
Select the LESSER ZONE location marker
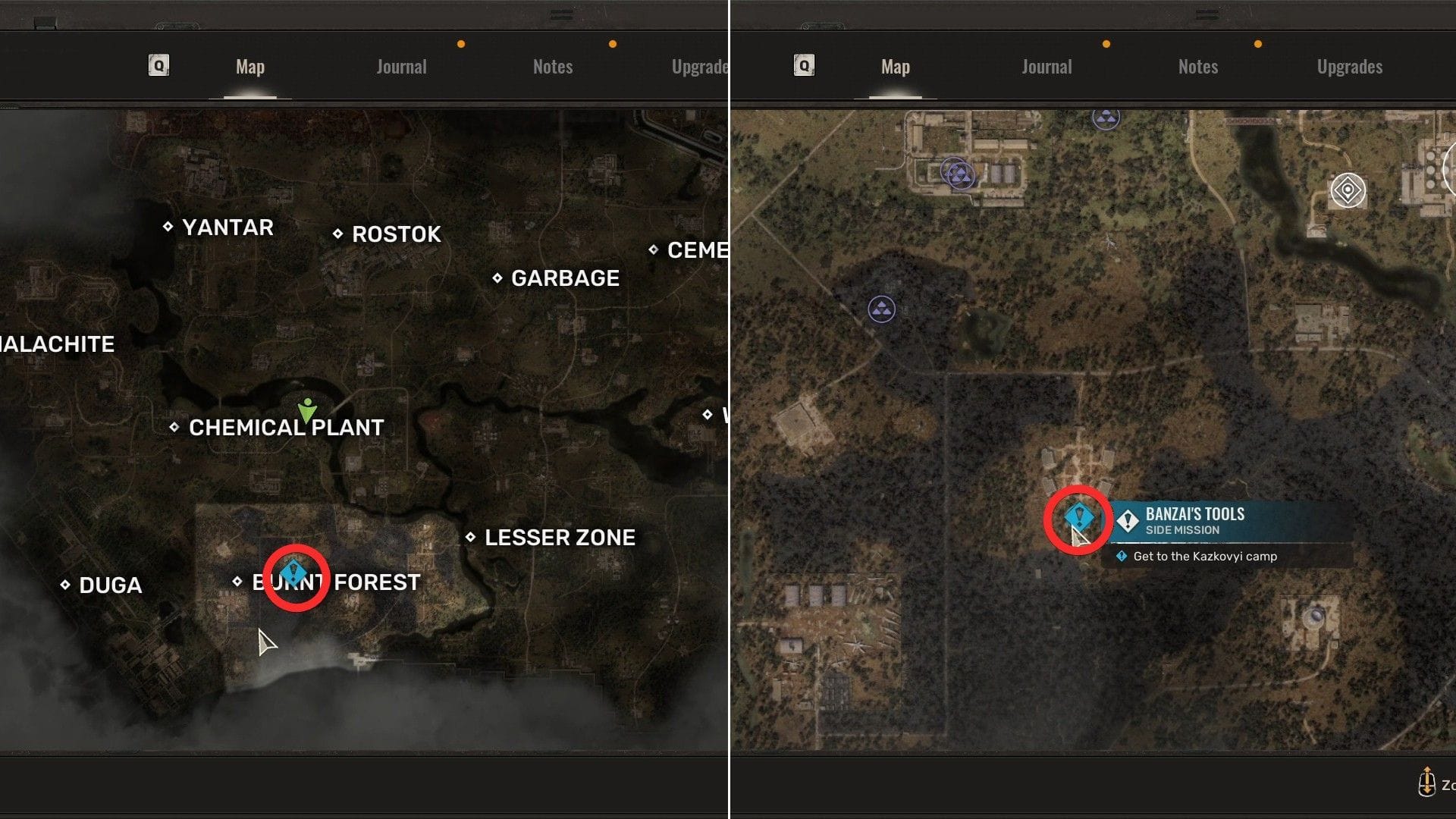point(472,538)
